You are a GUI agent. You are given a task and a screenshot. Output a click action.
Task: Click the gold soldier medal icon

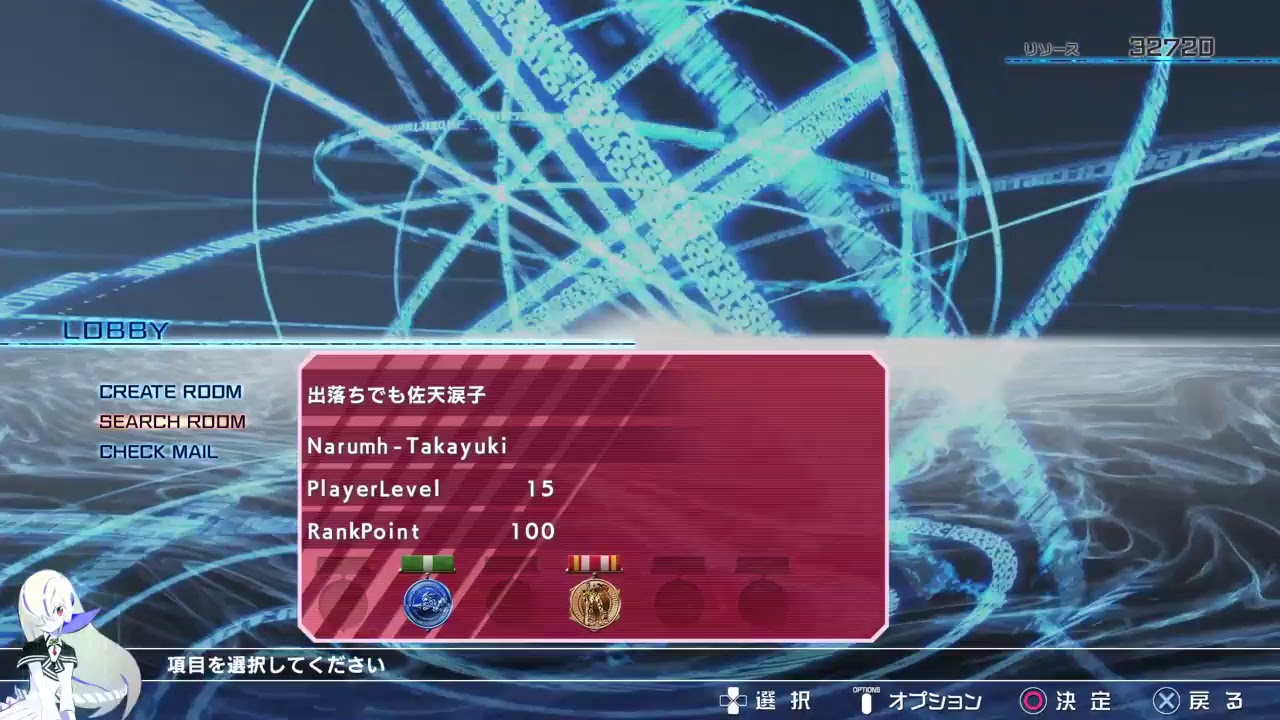pos(596,601)
